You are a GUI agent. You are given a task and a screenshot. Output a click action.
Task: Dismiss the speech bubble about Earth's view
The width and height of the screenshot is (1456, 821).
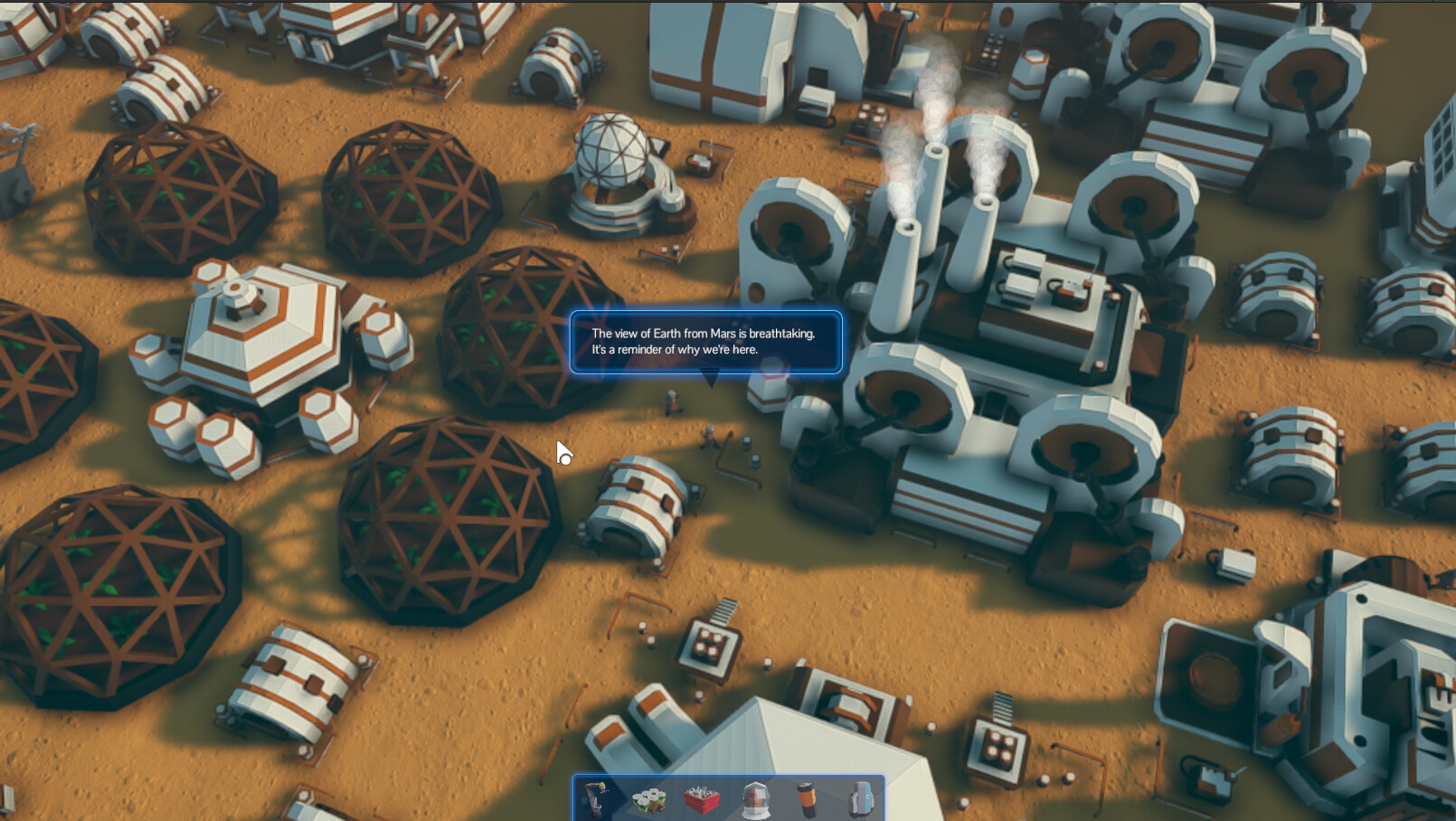(x=710, y=342)
